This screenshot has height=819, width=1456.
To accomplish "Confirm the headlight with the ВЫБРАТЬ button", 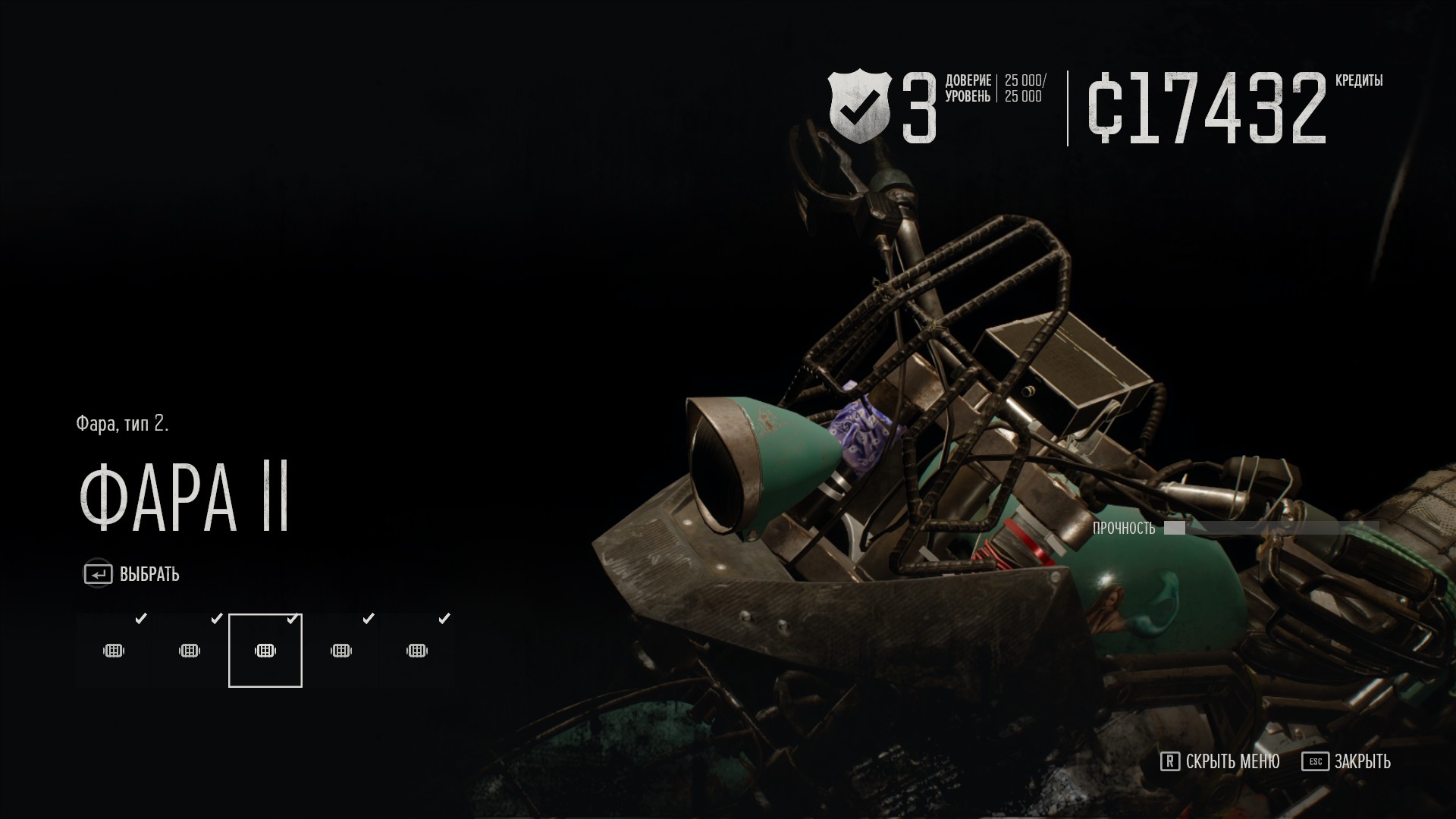I will pyautogui.click(x=132, y=574).
